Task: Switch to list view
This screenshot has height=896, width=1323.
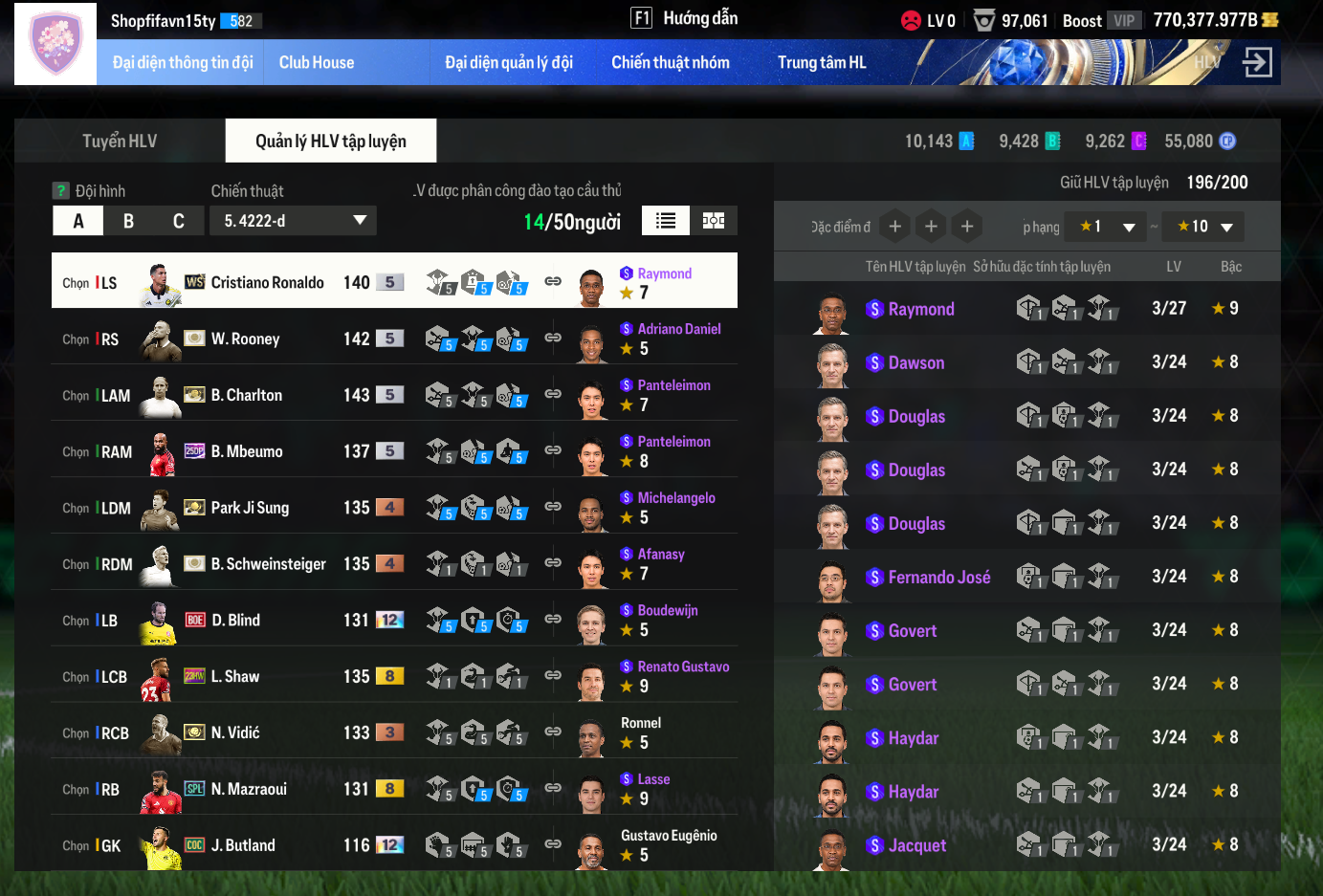Action: click(x=666, y=221)
